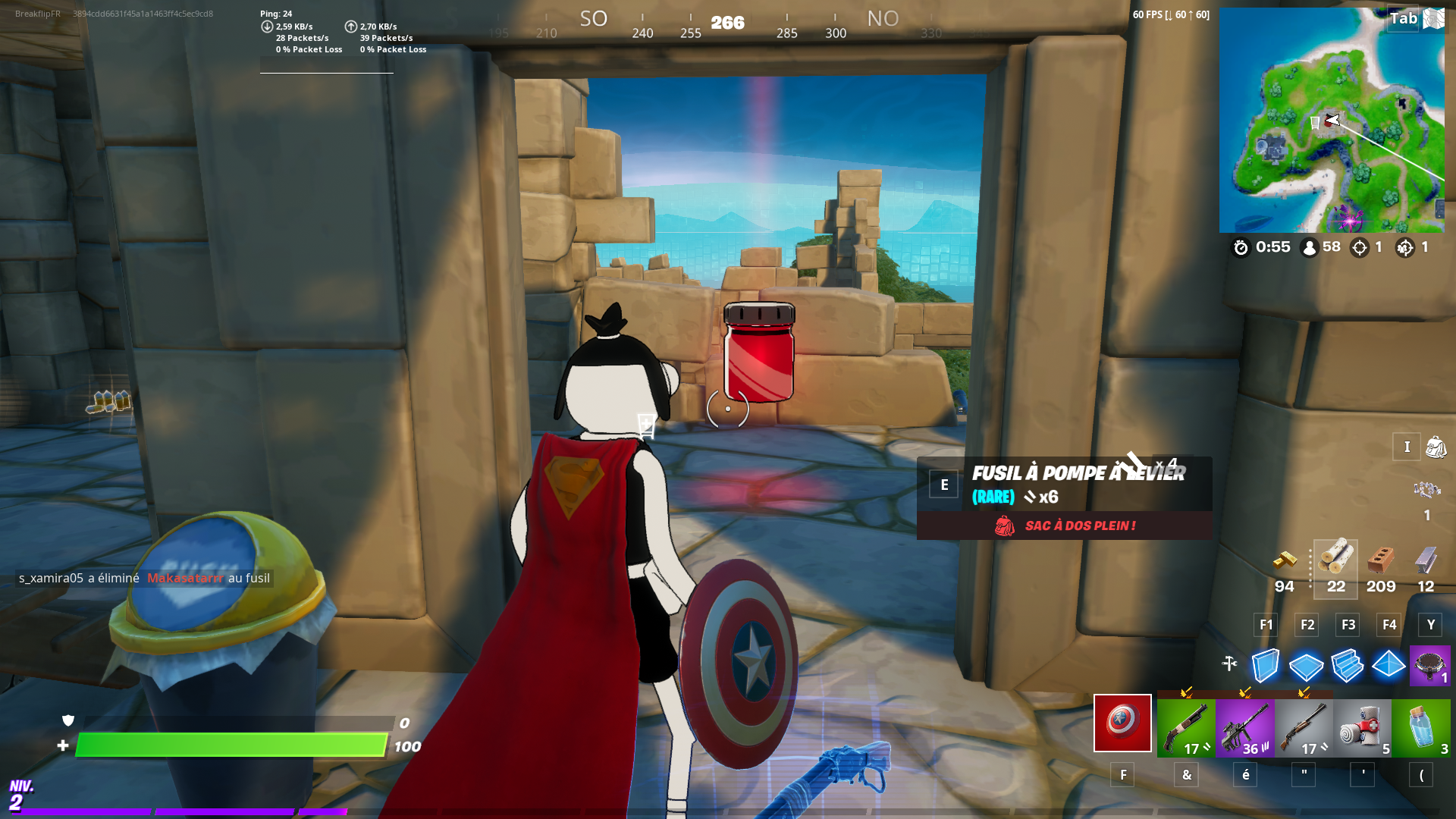The width and height of the screenshot is (1456, 819).
Task: Select the stairs building piece icon
Action: coord(1348,666)
